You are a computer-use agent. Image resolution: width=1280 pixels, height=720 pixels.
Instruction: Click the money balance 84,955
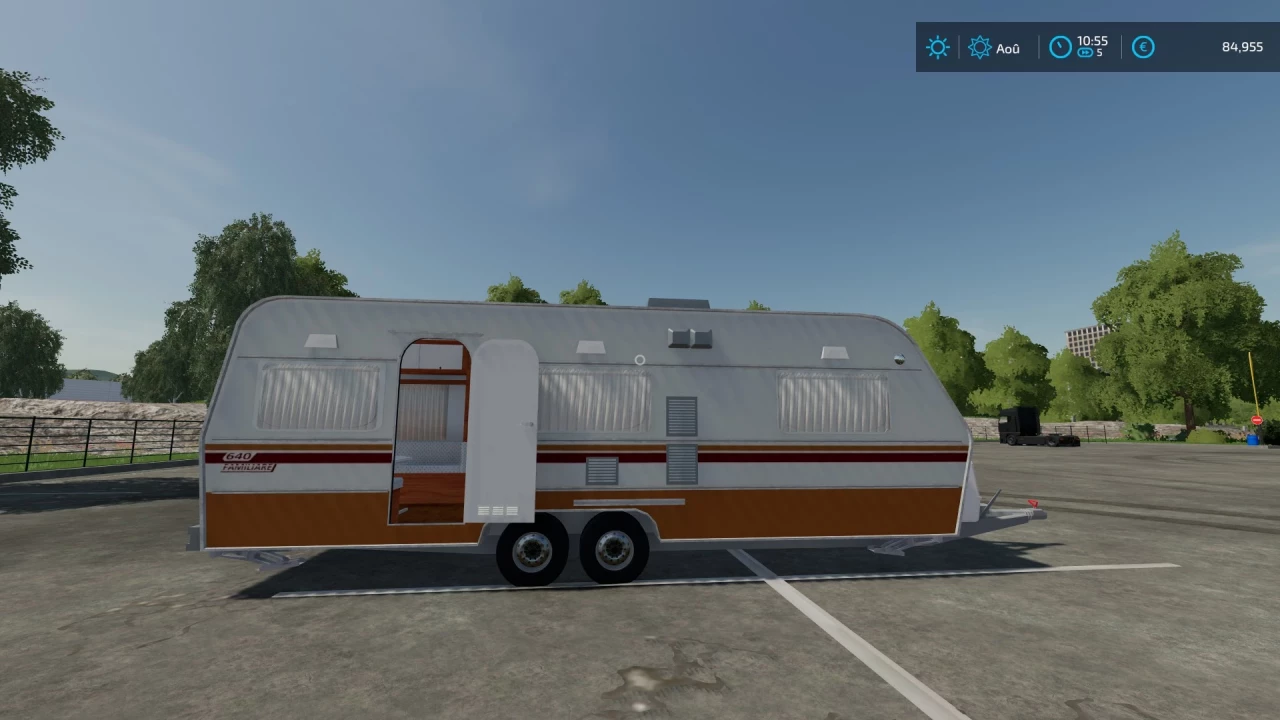click(1241, 47)
